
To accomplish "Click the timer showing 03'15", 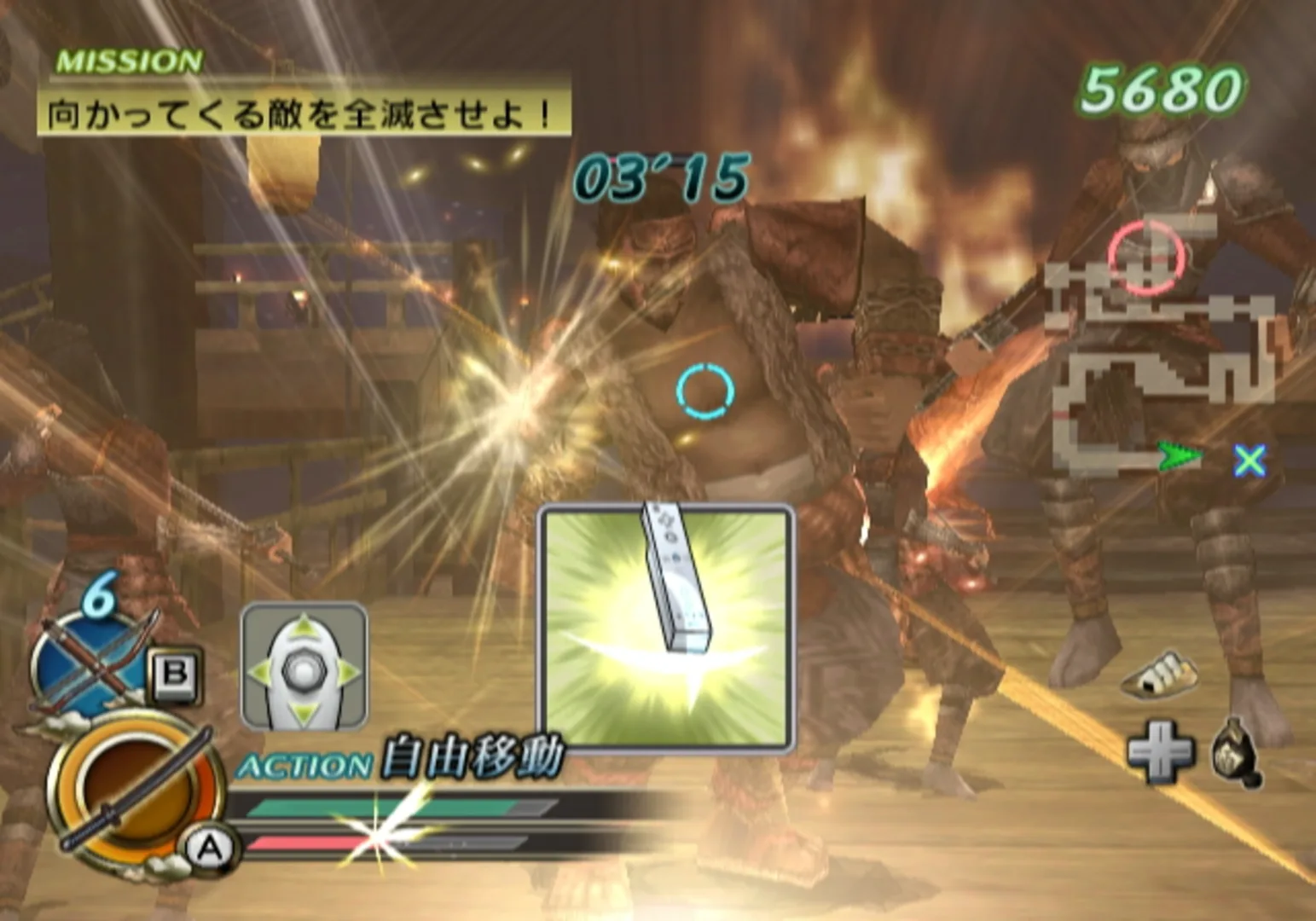I will (x=661, y=179).
